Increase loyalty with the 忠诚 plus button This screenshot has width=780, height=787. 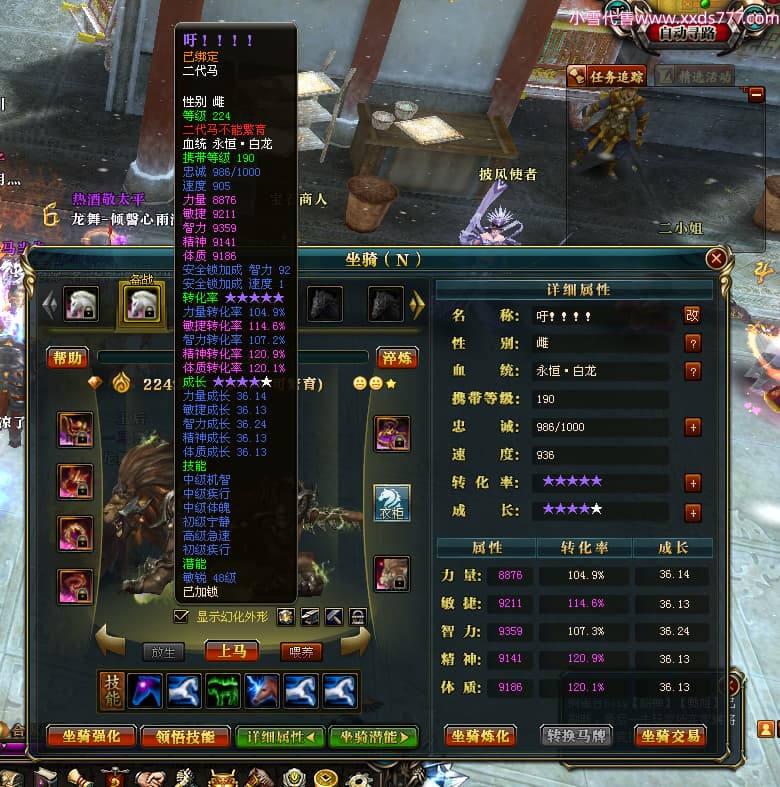692,427
